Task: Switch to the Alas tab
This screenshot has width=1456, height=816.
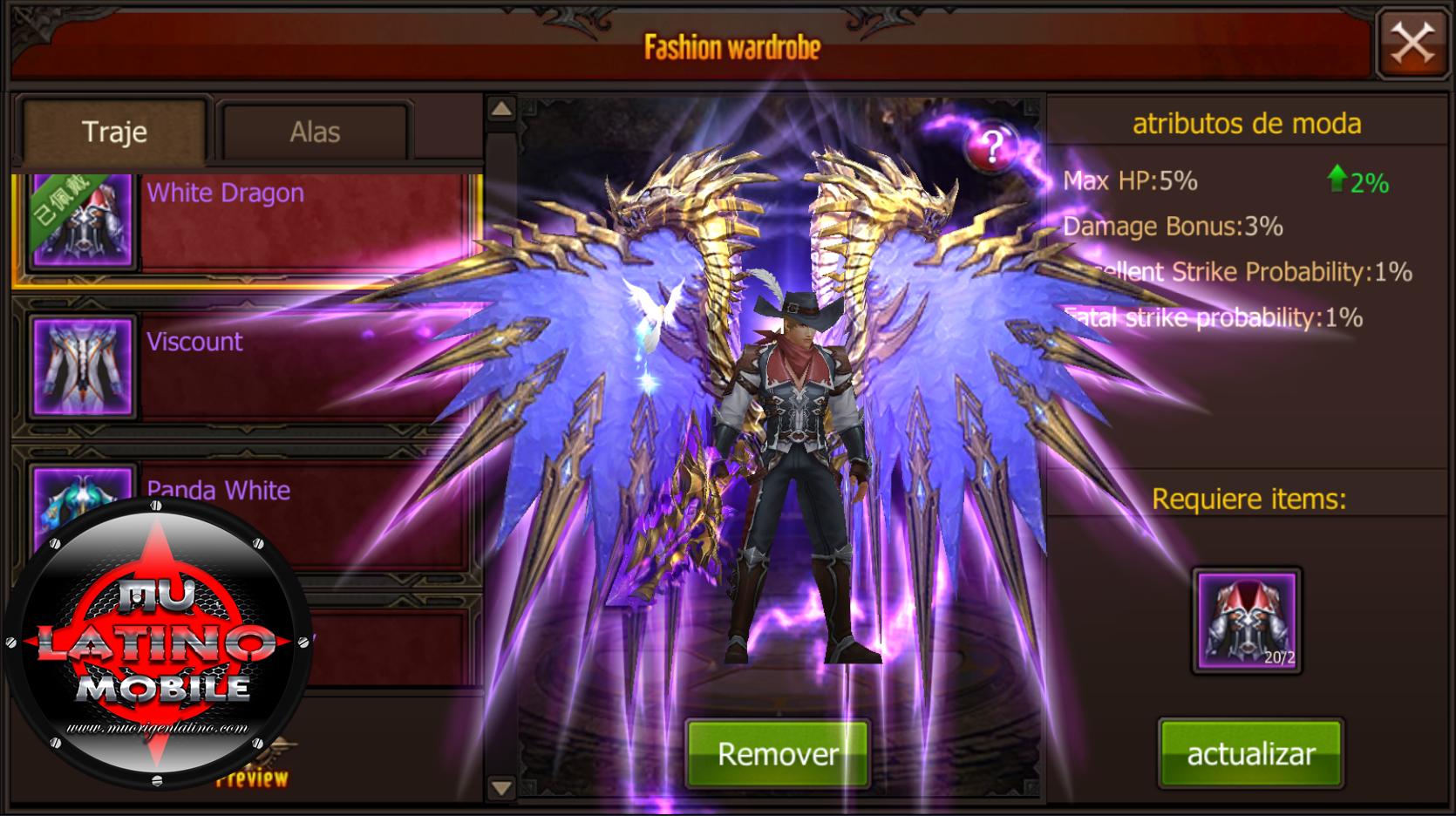Action: tap(314, 133)
